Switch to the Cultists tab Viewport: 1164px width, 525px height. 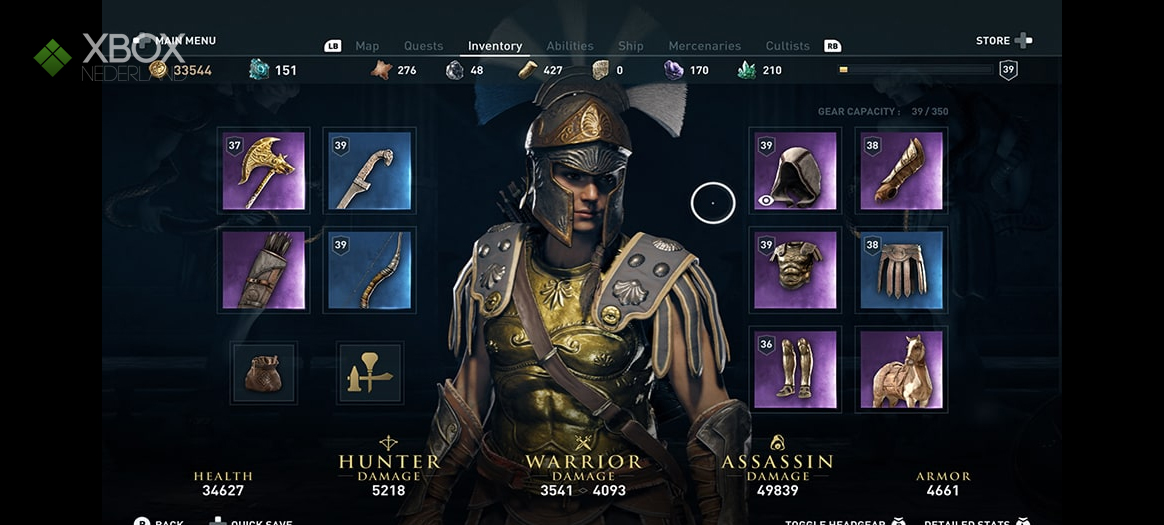pyautogui.click(x=787, y=46)
